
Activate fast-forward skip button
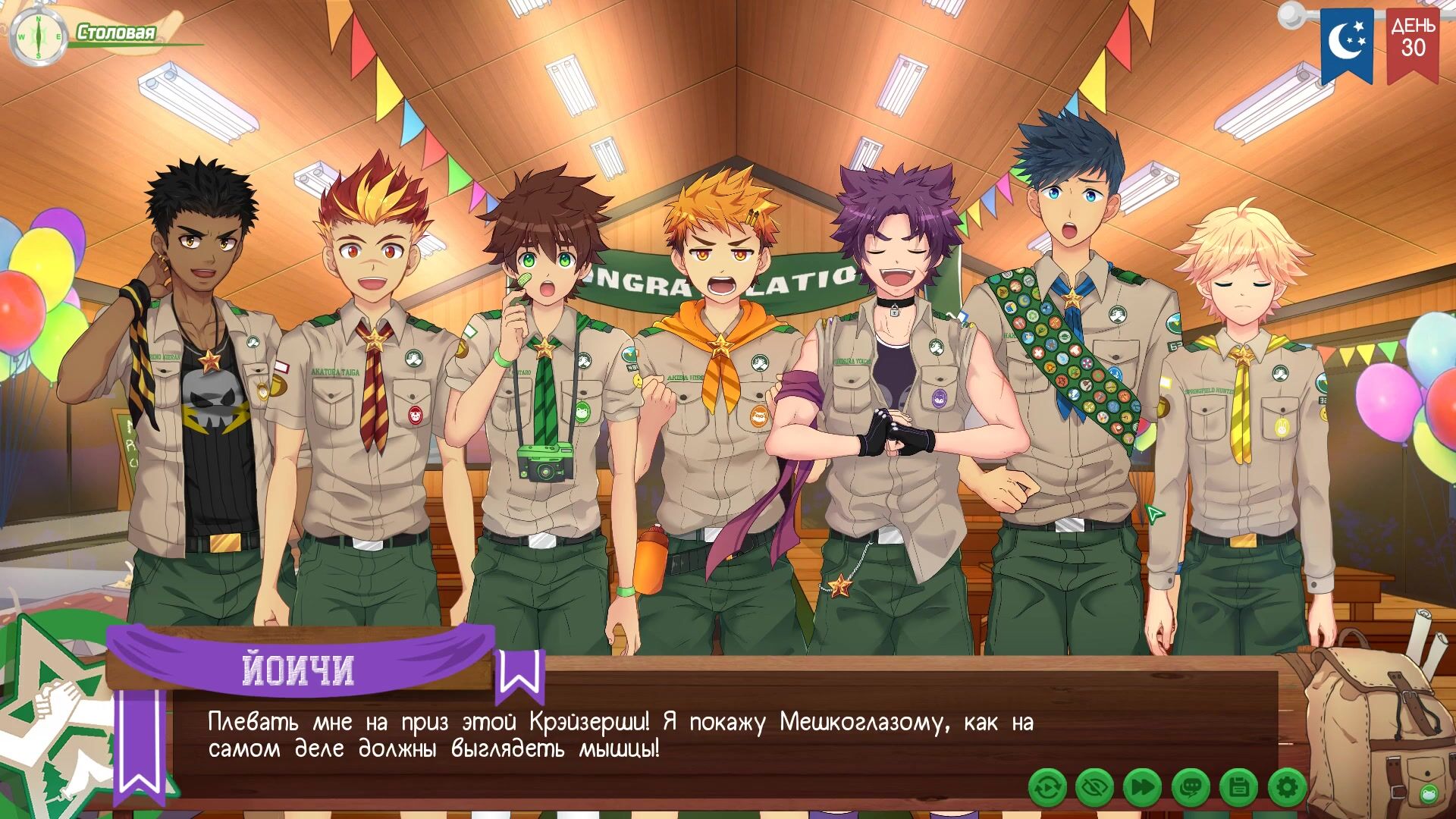coord(1142,788)
